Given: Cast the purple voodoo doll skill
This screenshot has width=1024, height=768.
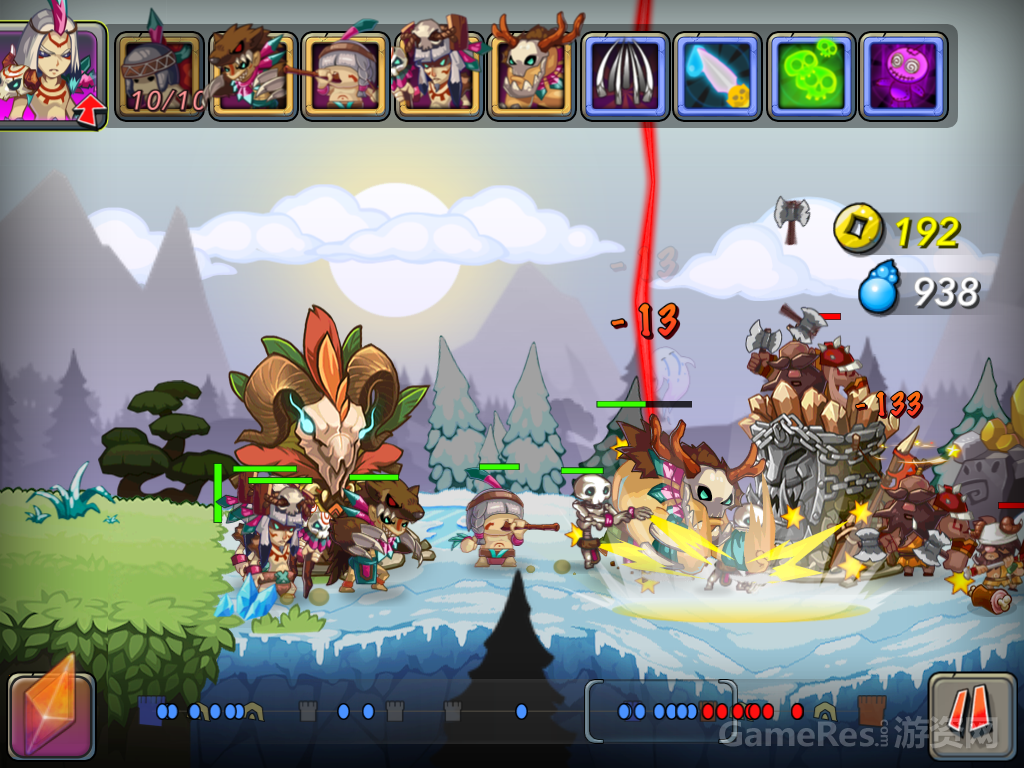Looking at the screenshot, I should 903,76.
